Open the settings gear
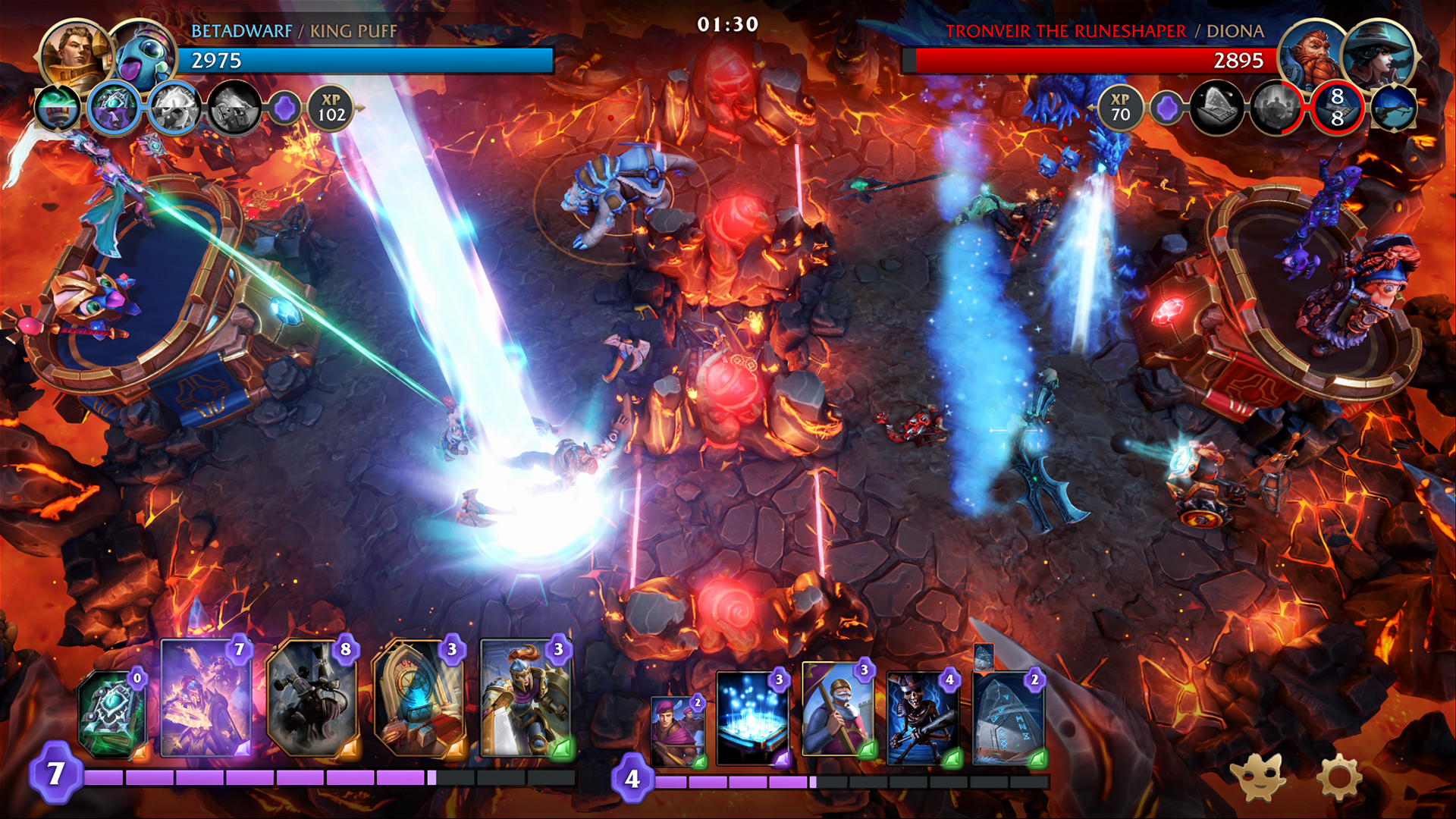 tap(1341, 776)
